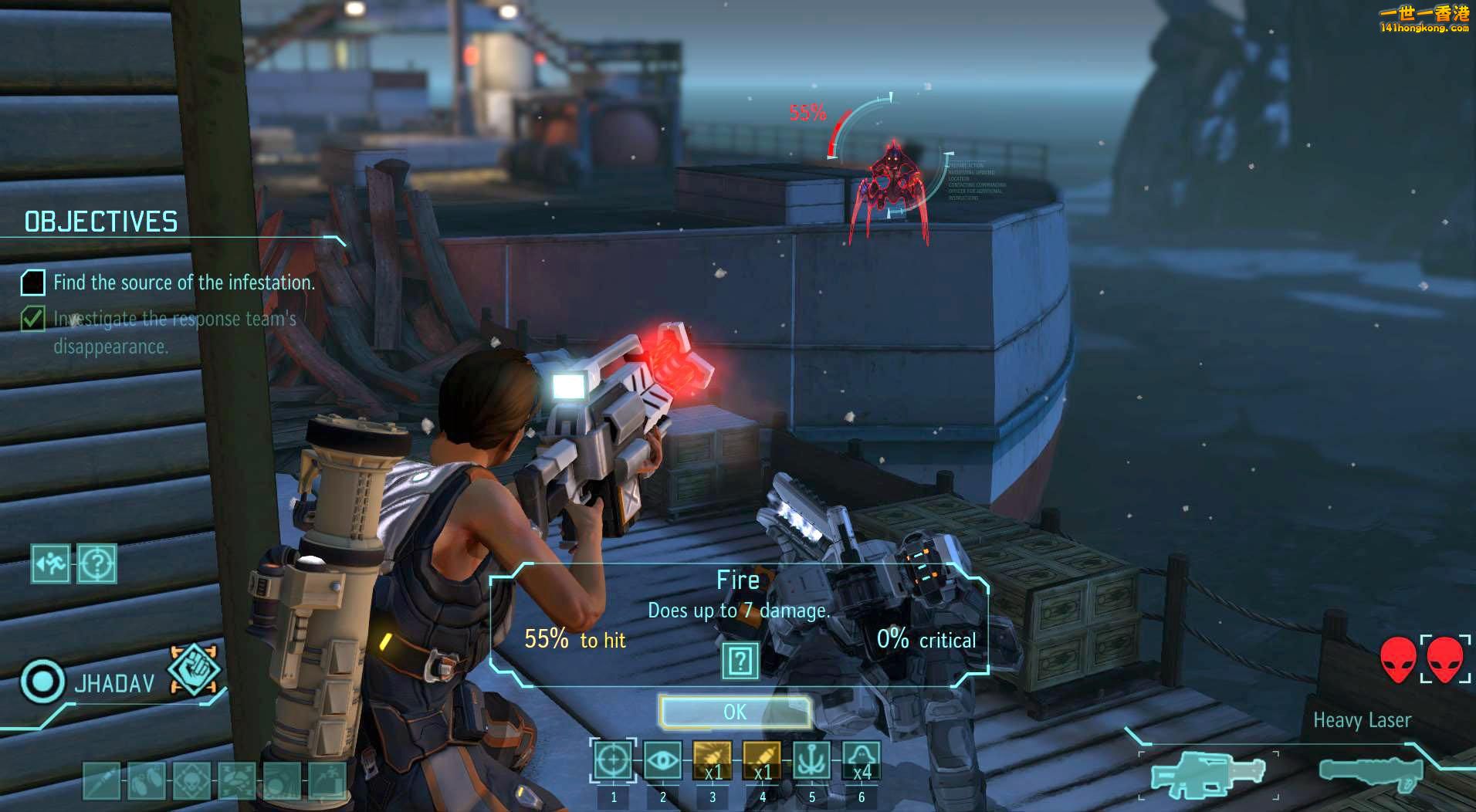Viewport: 1476px width, 812px height.
Task: Click the circular icon left of JHADAV
Action: pyautogui.click(x=42, y=682)
